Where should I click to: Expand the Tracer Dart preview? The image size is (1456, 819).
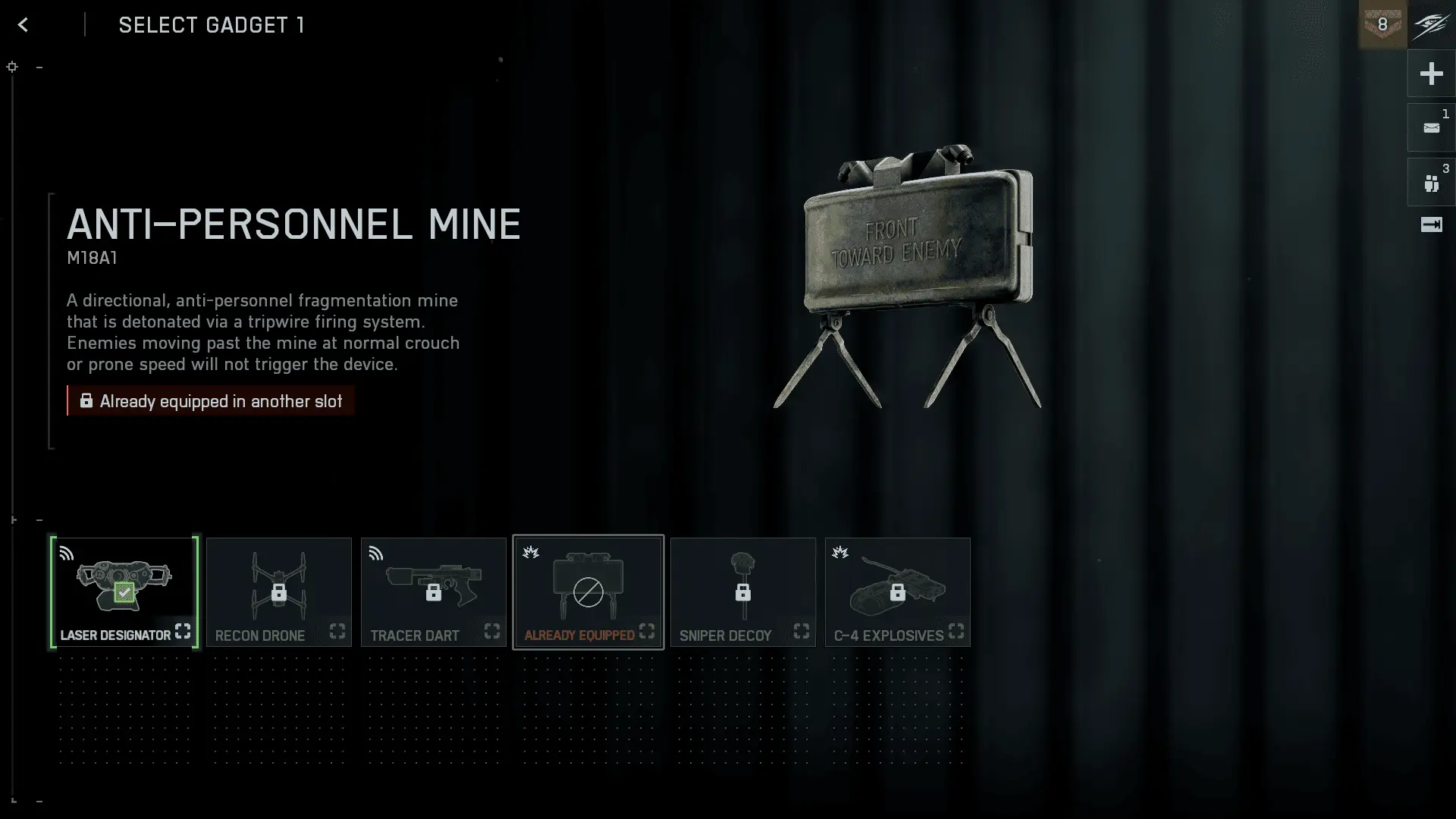coord(492,631)
